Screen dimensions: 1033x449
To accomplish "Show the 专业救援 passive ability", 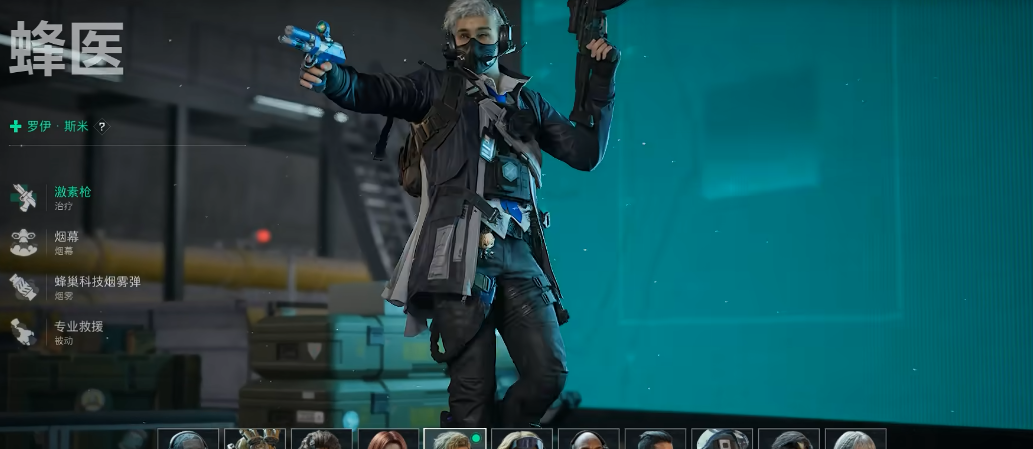I will pos(78,327).
